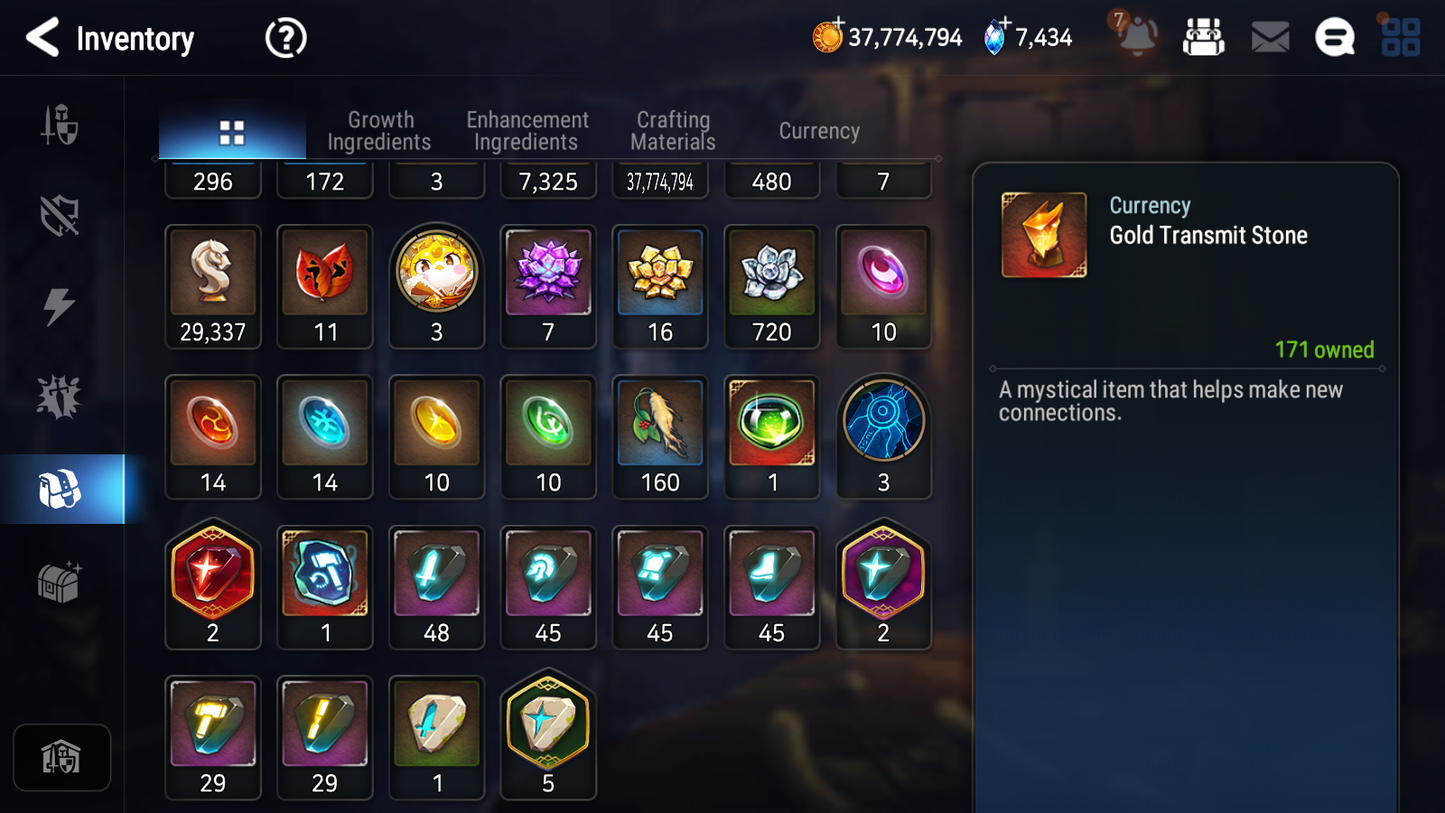Open the backpack icon in the top bar
Image resolution: width=1445 pixels, height=813 pixels.
(1203, 35)
